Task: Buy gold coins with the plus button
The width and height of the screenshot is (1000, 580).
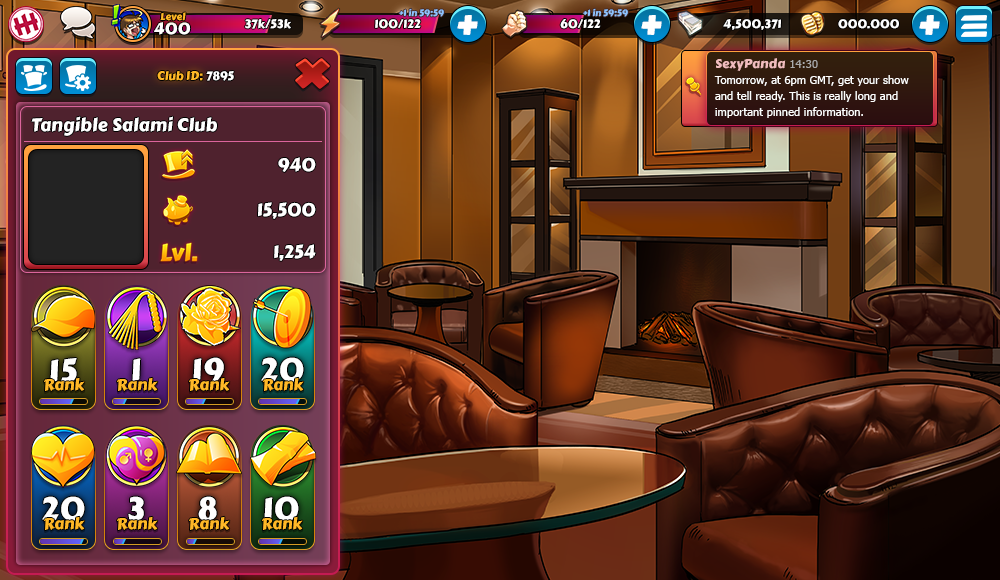Action: (x=929, y=24)
